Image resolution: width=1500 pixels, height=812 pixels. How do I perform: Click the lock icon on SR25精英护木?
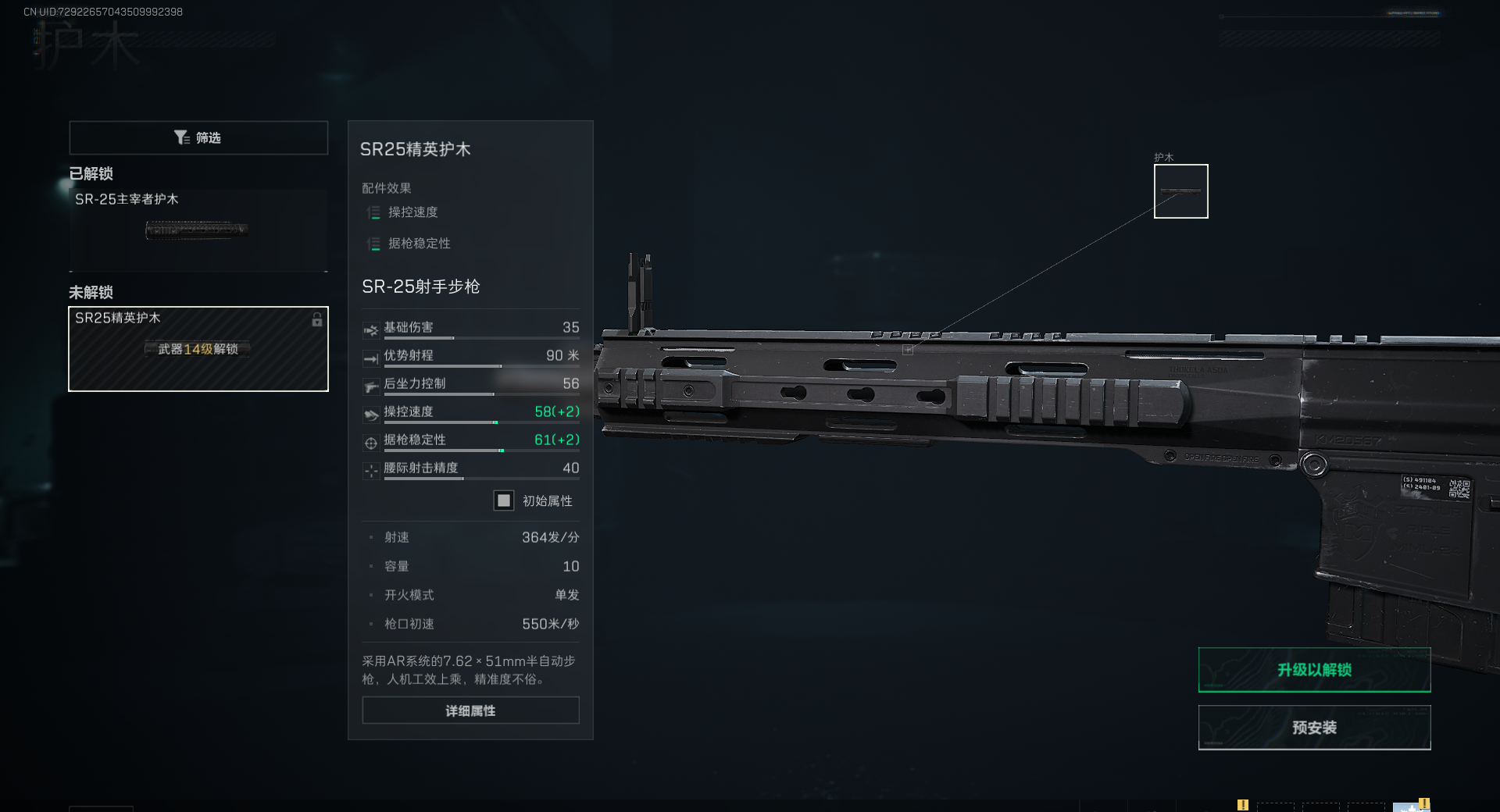tap(316, 320)
